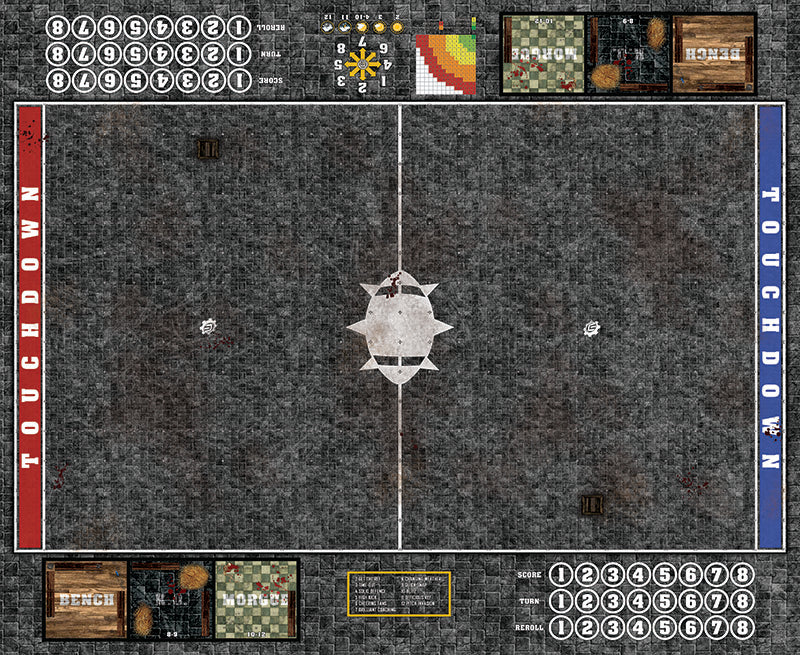Viewport: 800px width, 655px height.
Task: Open the yellow-bordered kick-off table
Action: point(399,594)
